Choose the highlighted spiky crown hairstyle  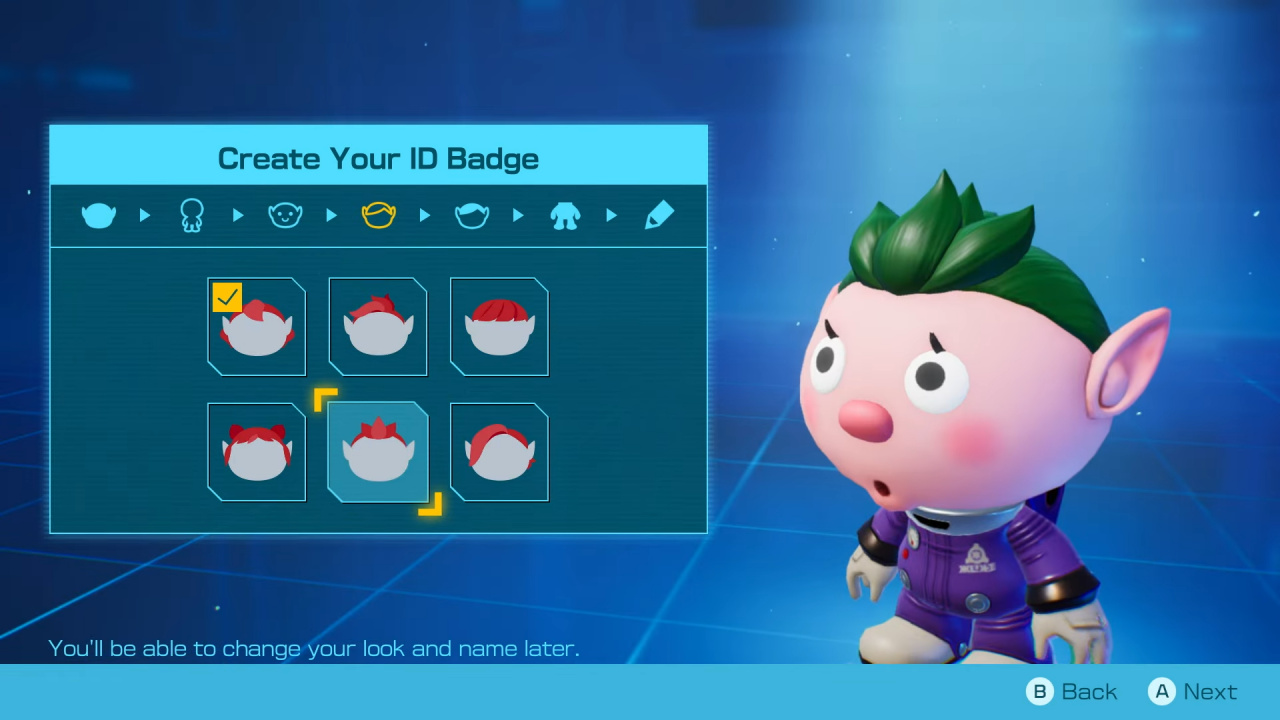378,452
